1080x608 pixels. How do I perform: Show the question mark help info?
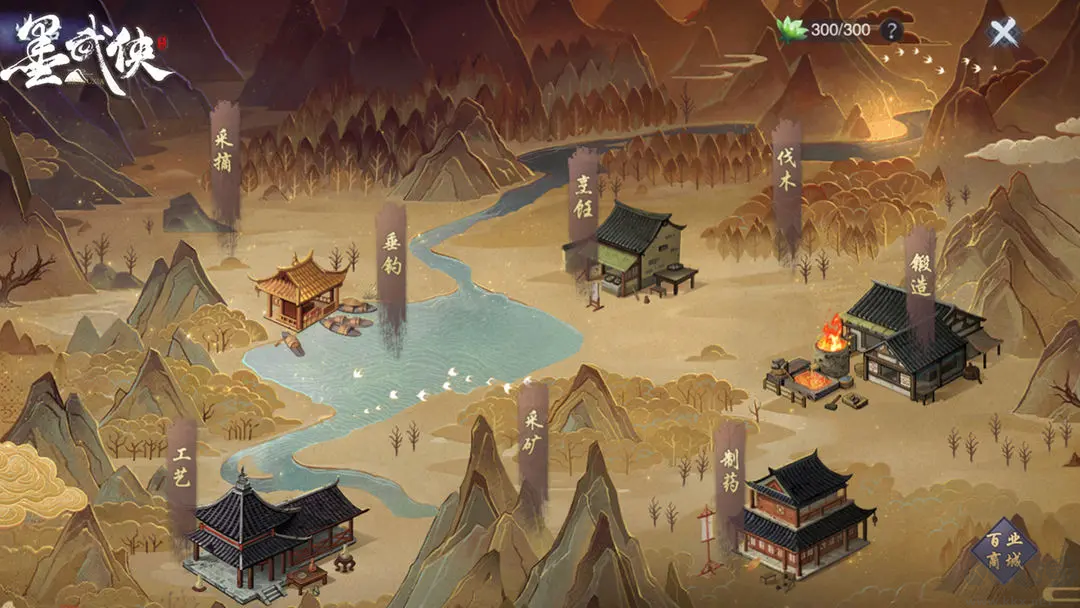890,30
